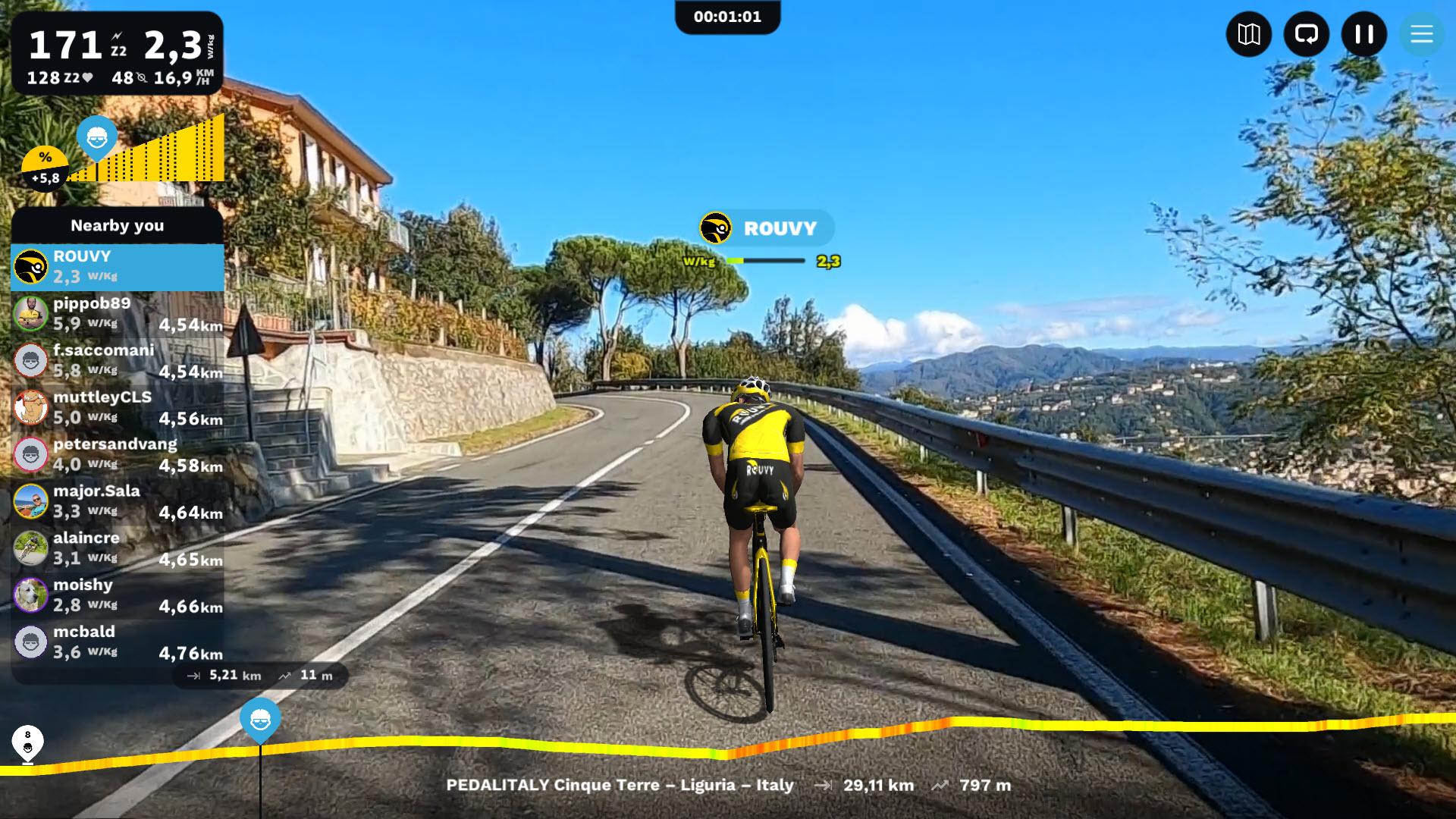Click the Nearby you panel header
Screen dimensions: 1456x819
(x=118, y=225)
